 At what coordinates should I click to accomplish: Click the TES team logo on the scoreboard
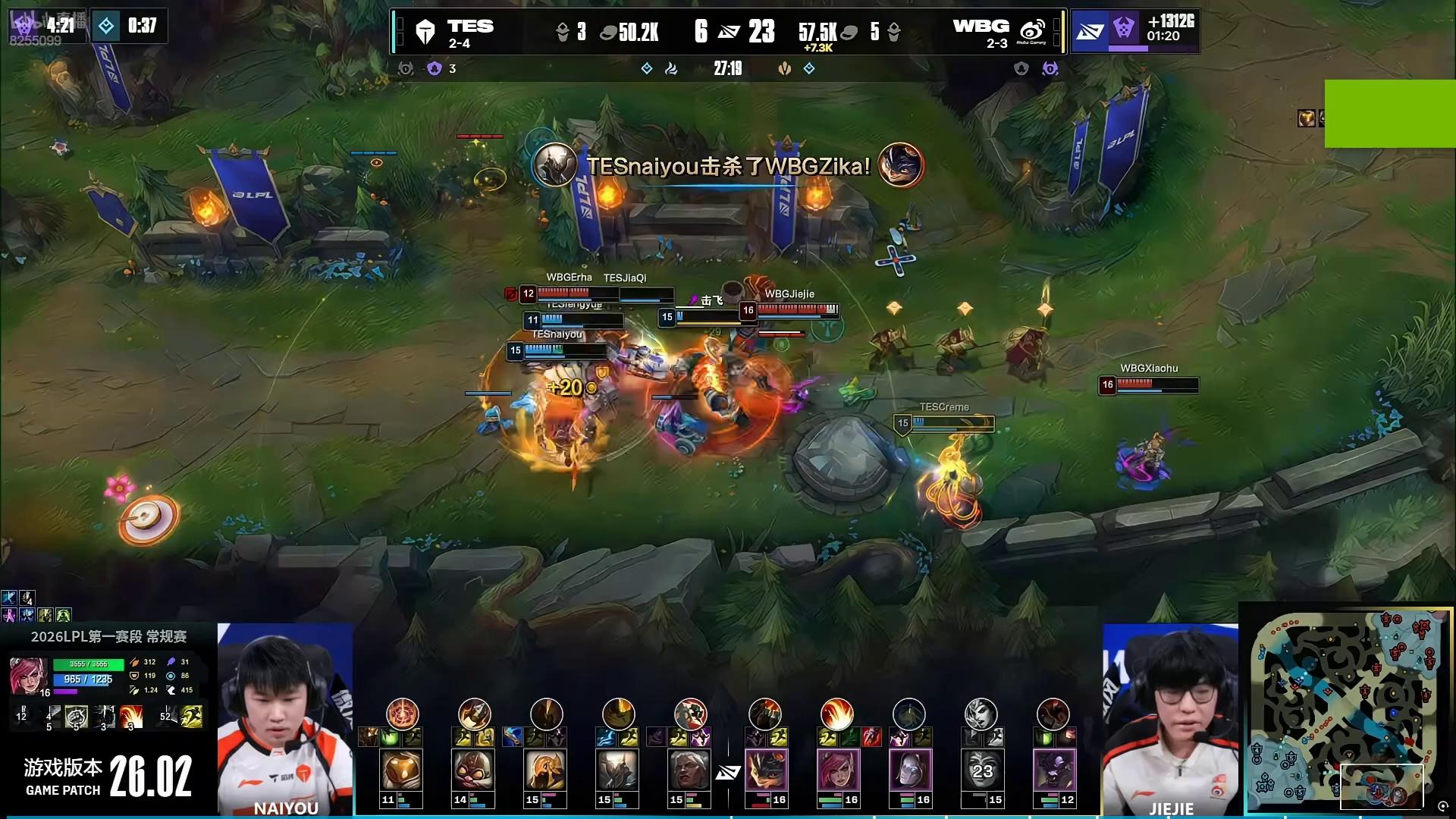(x=425, y=32)
